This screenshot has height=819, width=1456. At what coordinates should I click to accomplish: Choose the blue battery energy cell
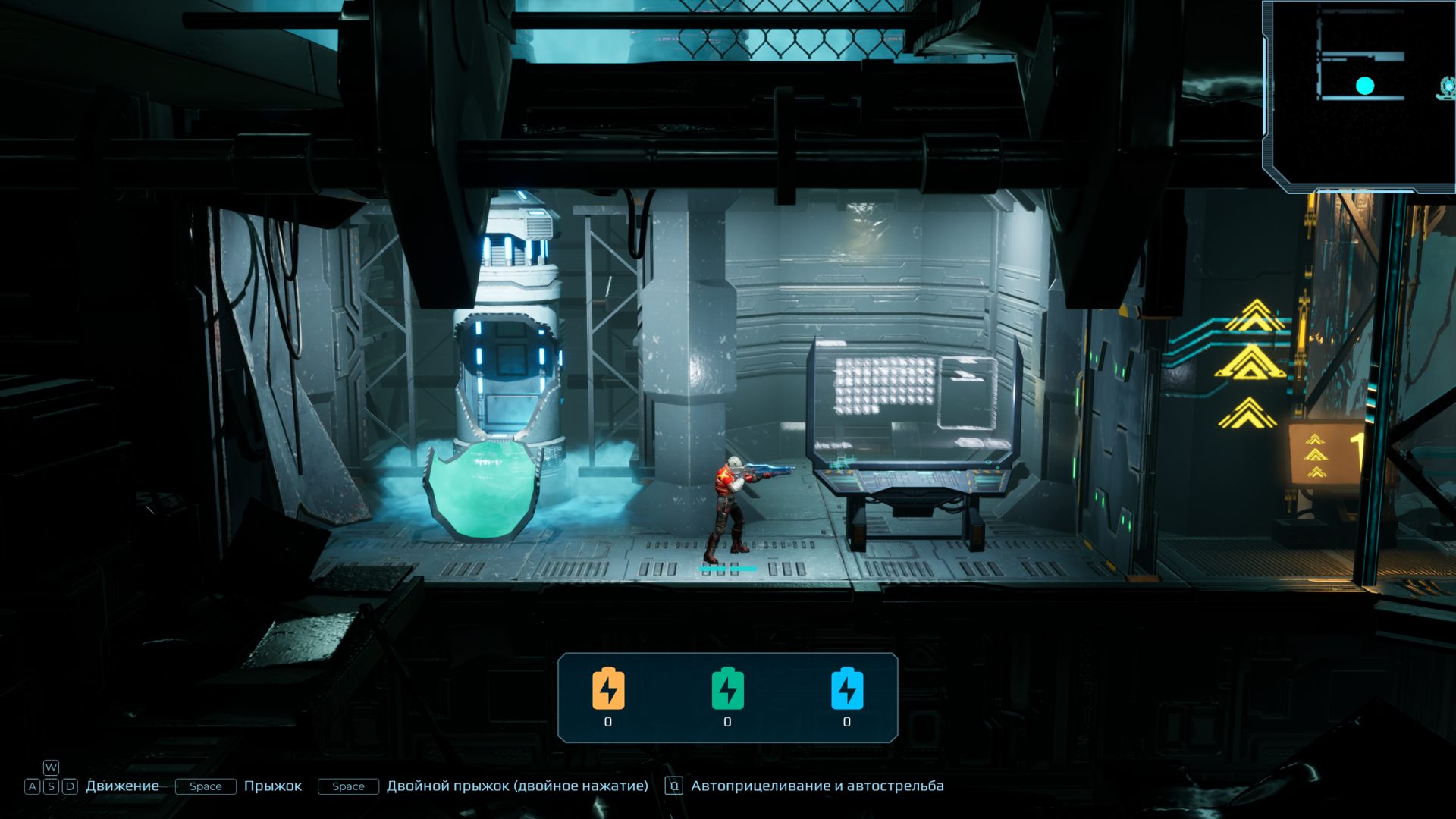[847, 689]
